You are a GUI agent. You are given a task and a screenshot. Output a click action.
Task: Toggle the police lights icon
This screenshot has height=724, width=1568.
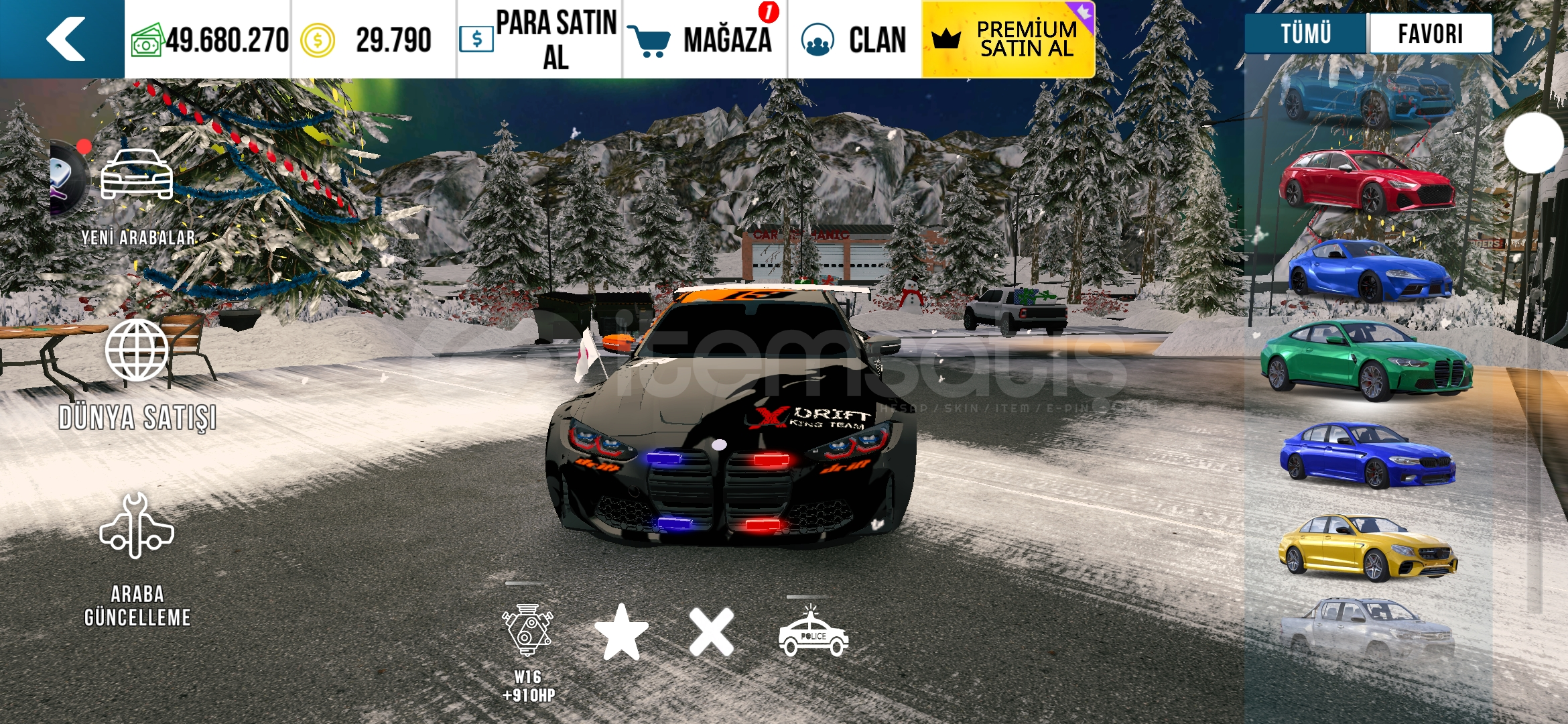[x=813, y=633]
